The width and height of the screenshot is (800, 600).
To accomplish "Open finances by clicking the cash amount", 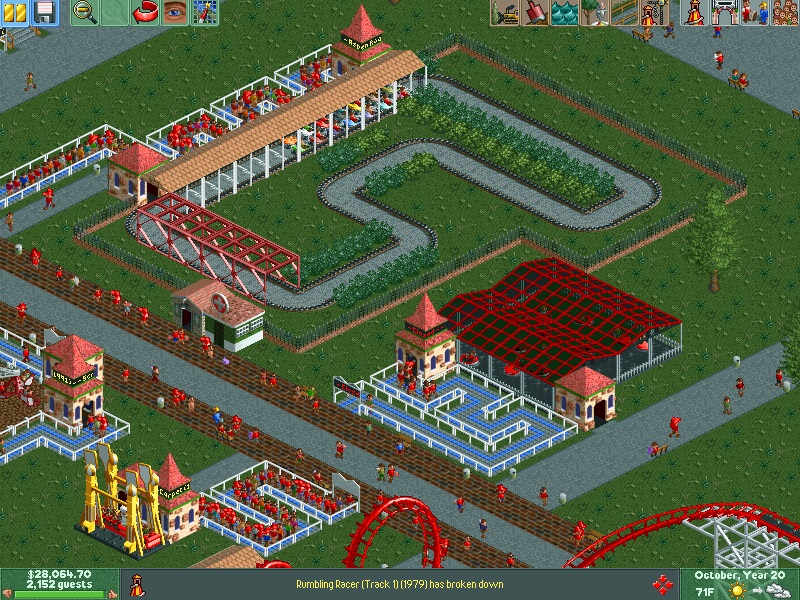I will [58, 575].
